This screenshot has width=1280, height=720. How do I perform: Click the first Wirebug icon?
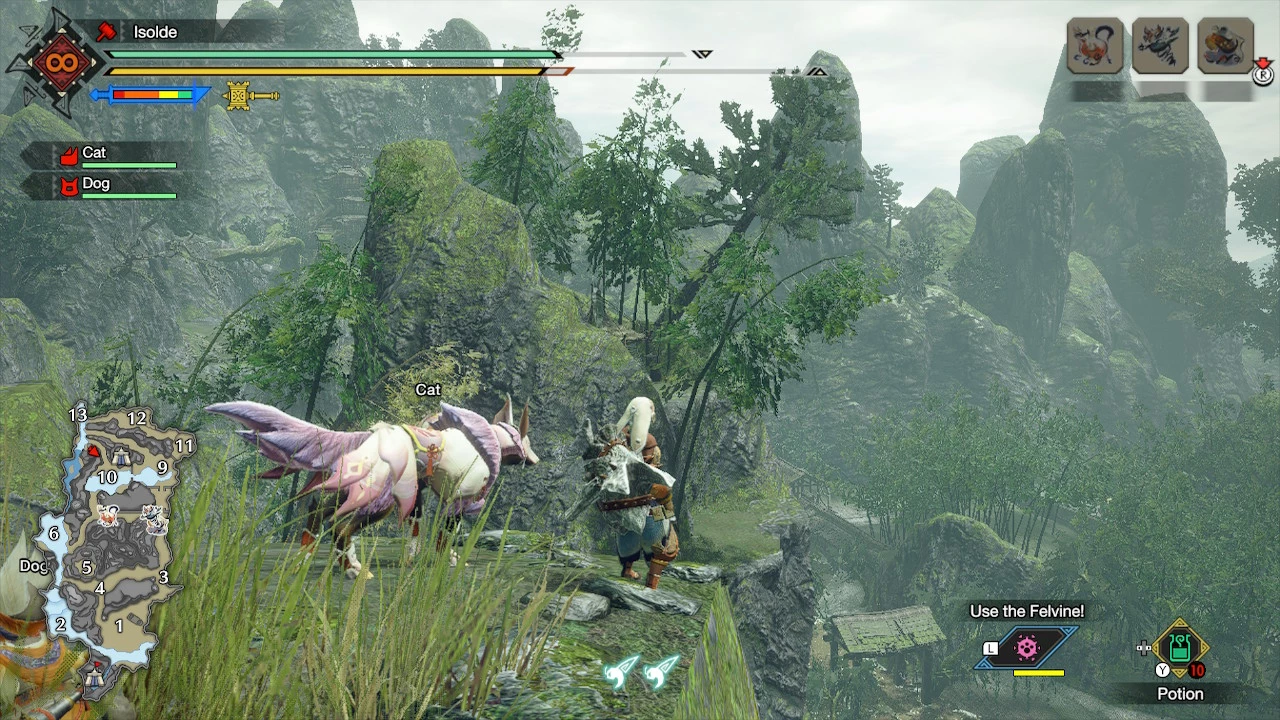point(620,671)
